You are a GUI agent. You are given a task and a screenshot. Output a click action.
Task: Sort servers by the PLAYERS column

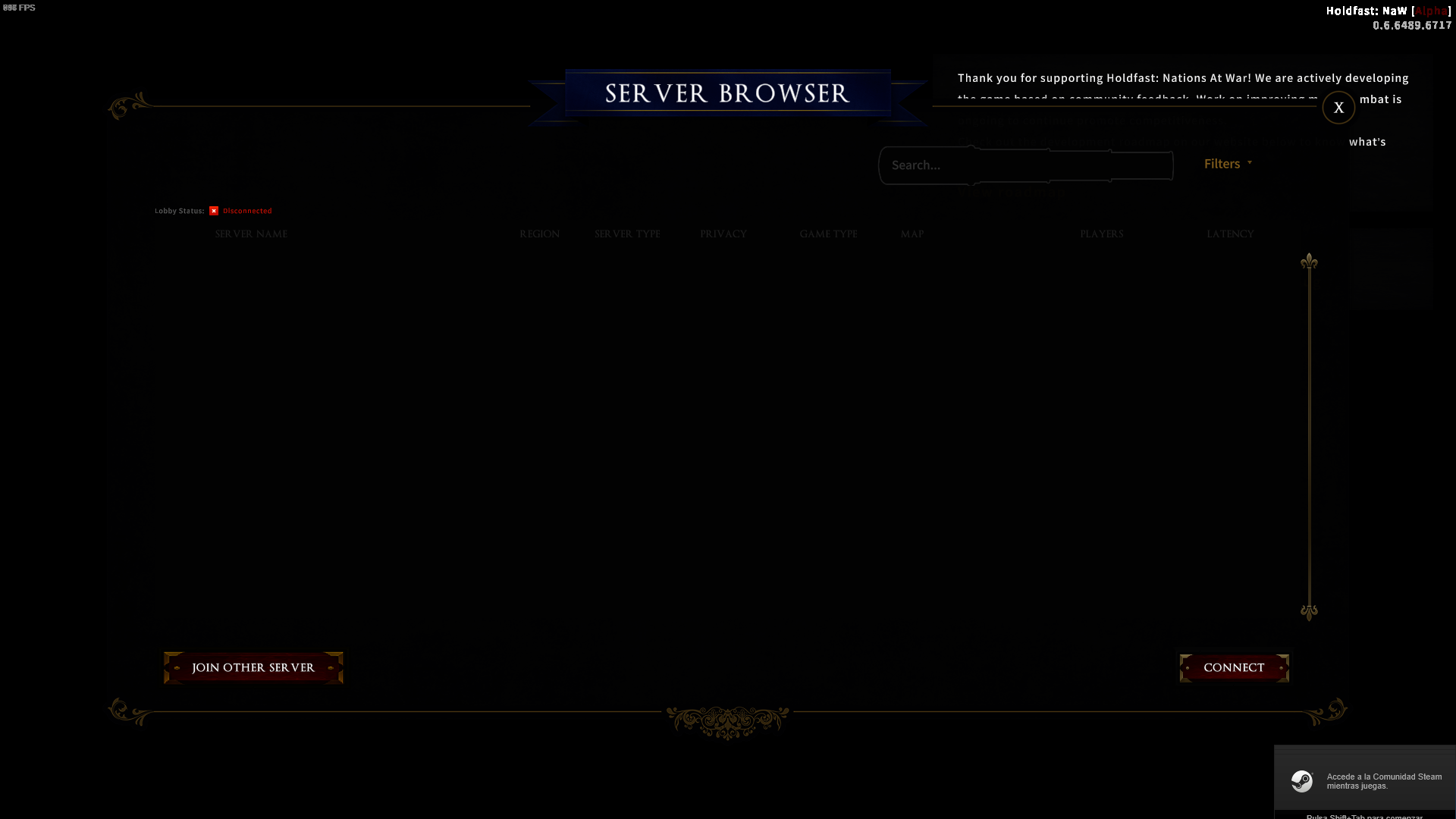click(x=1102, y=234)
